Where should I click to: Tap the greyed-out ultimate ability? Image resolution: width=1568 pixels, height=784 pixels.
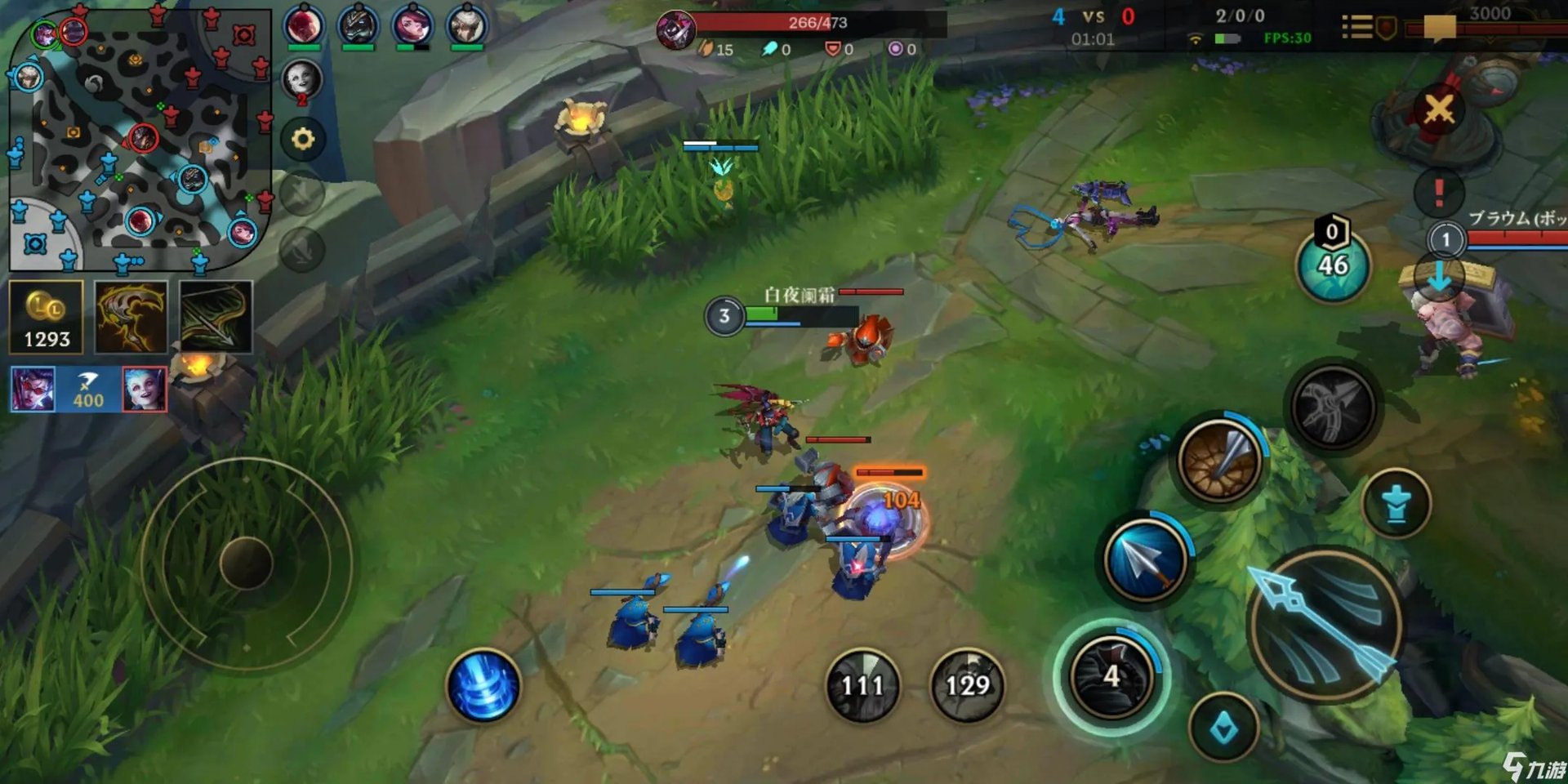click(x=1332, y=408)
